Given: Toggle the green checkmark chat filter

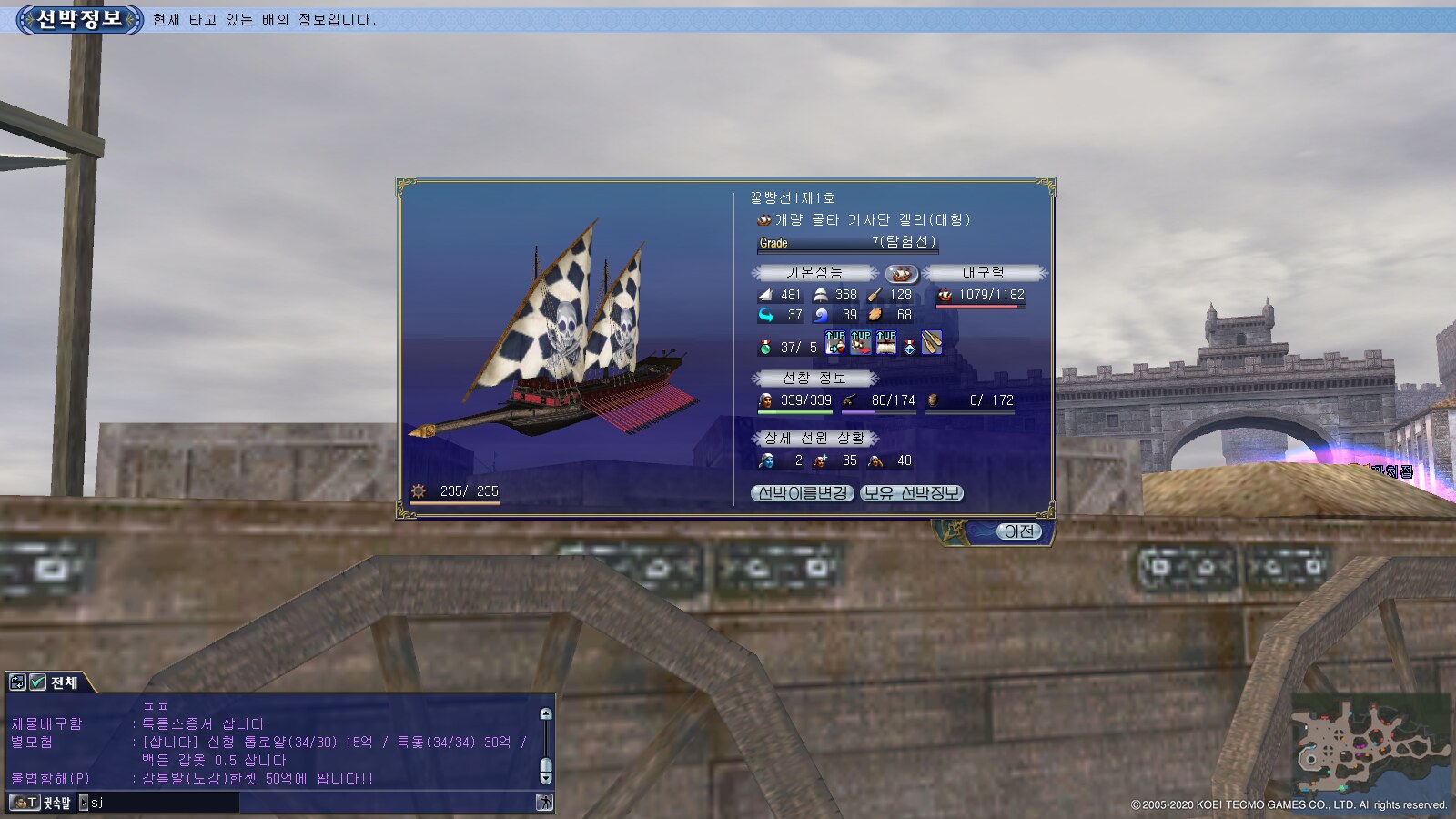Looking at the screenshot, I should pyautogui.click(x=37, y=682).
